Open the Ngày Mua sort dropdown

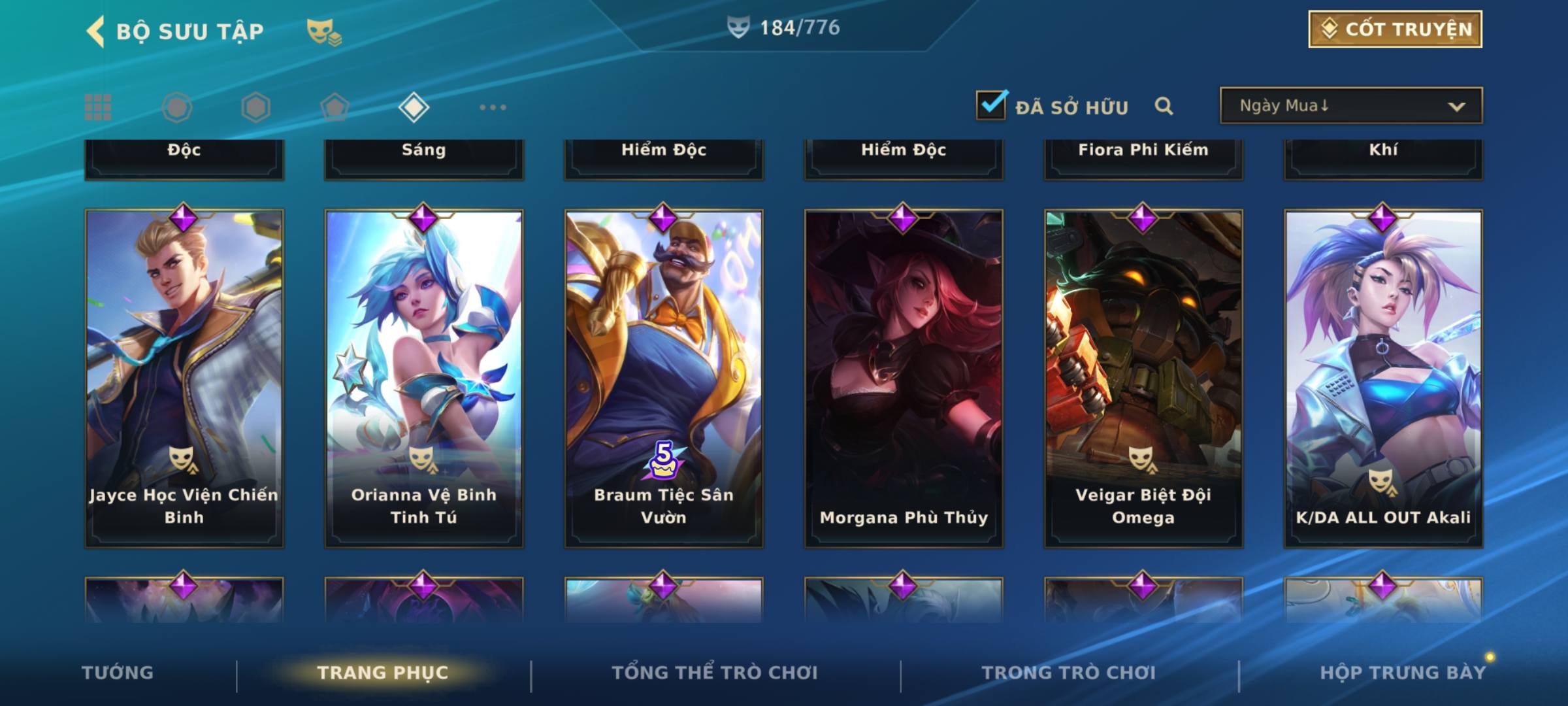click(1350, 106)
